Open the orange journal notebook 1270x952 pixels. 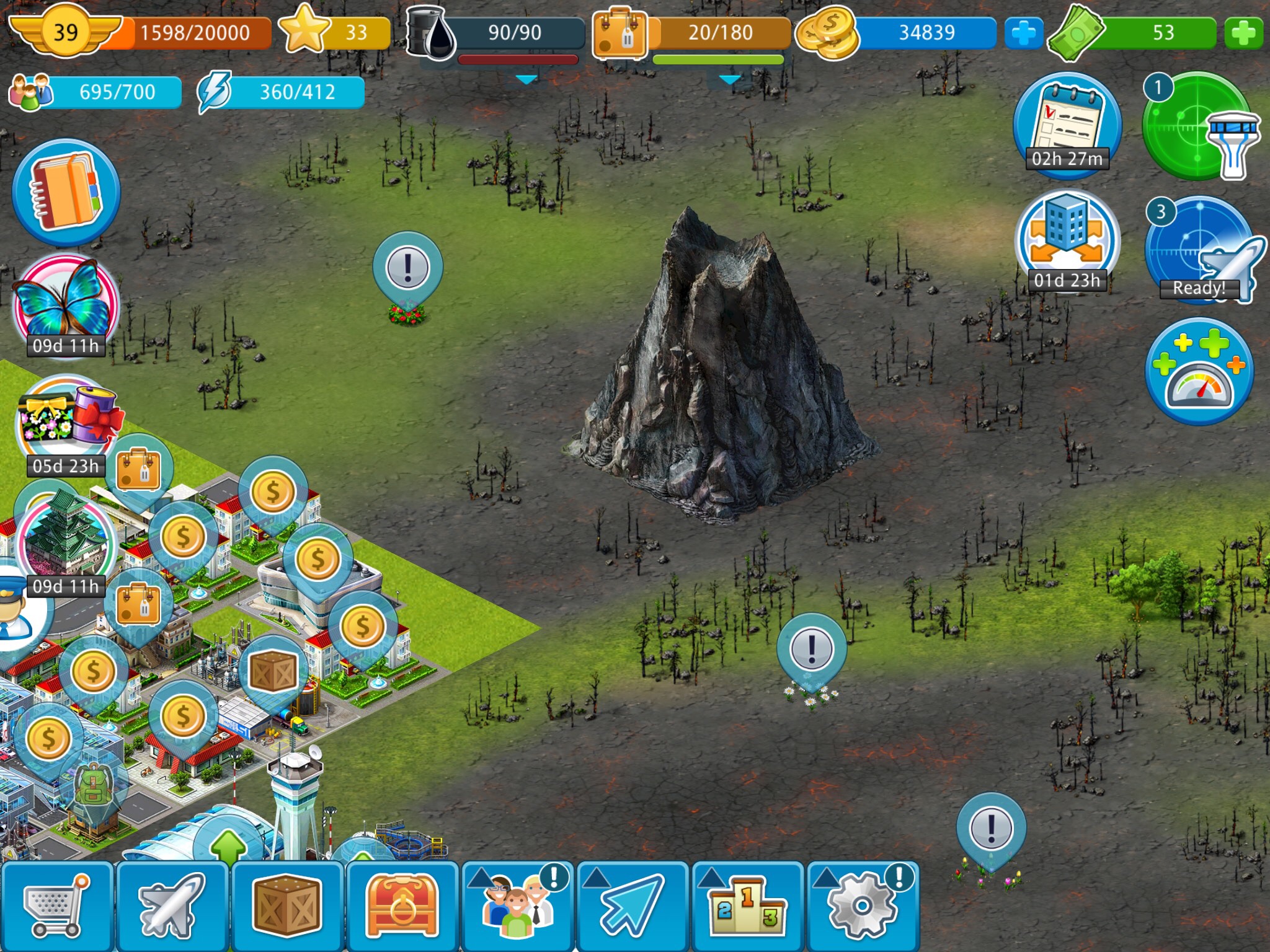pos(66,192)
